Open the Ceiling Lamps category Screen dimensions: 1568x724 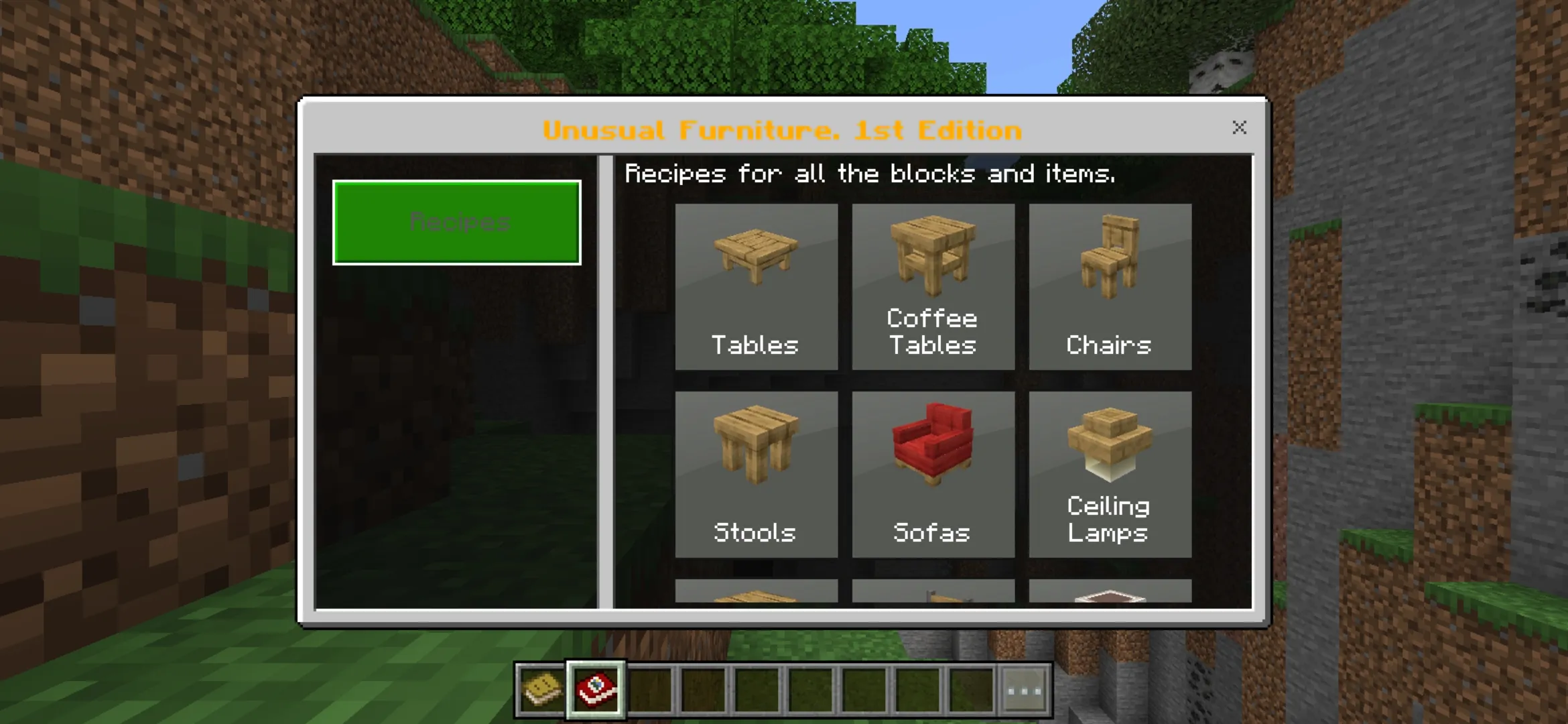click(x=1110, y=475)
